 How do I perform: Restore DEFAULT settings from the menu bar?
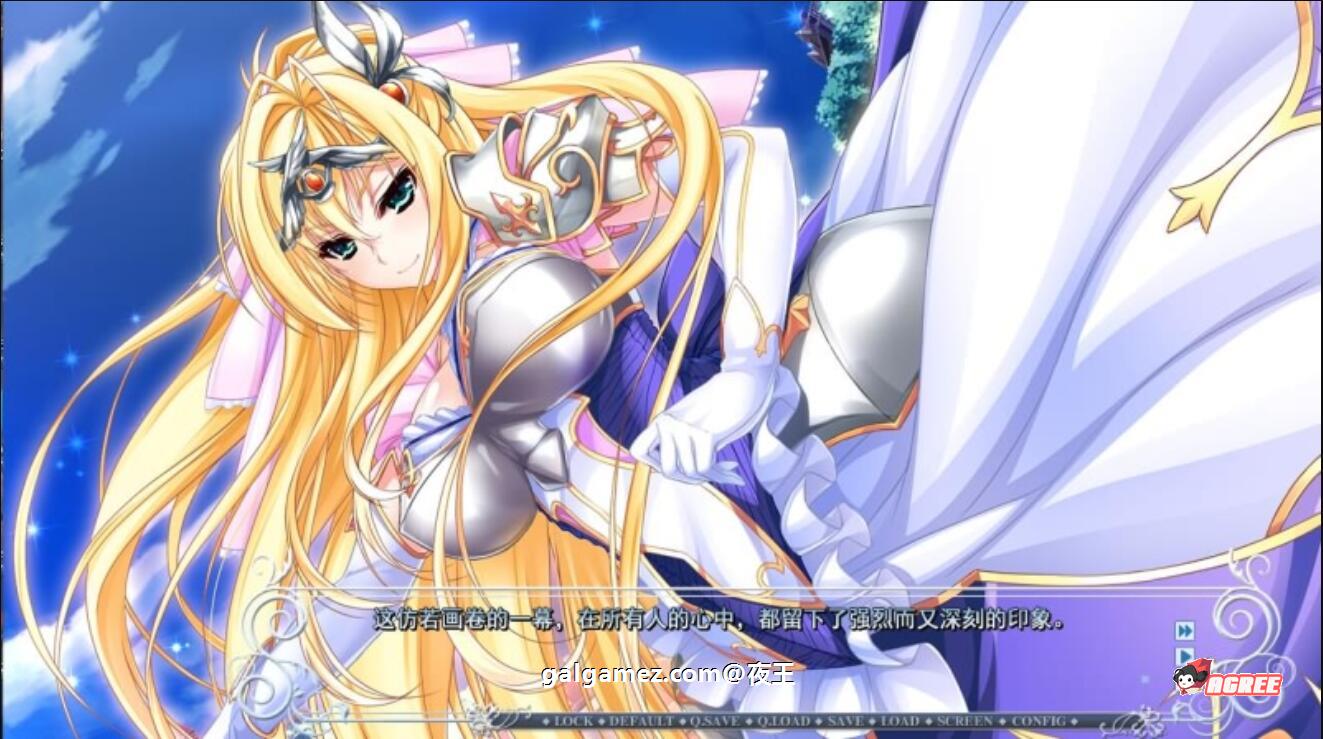pos(639,723)
